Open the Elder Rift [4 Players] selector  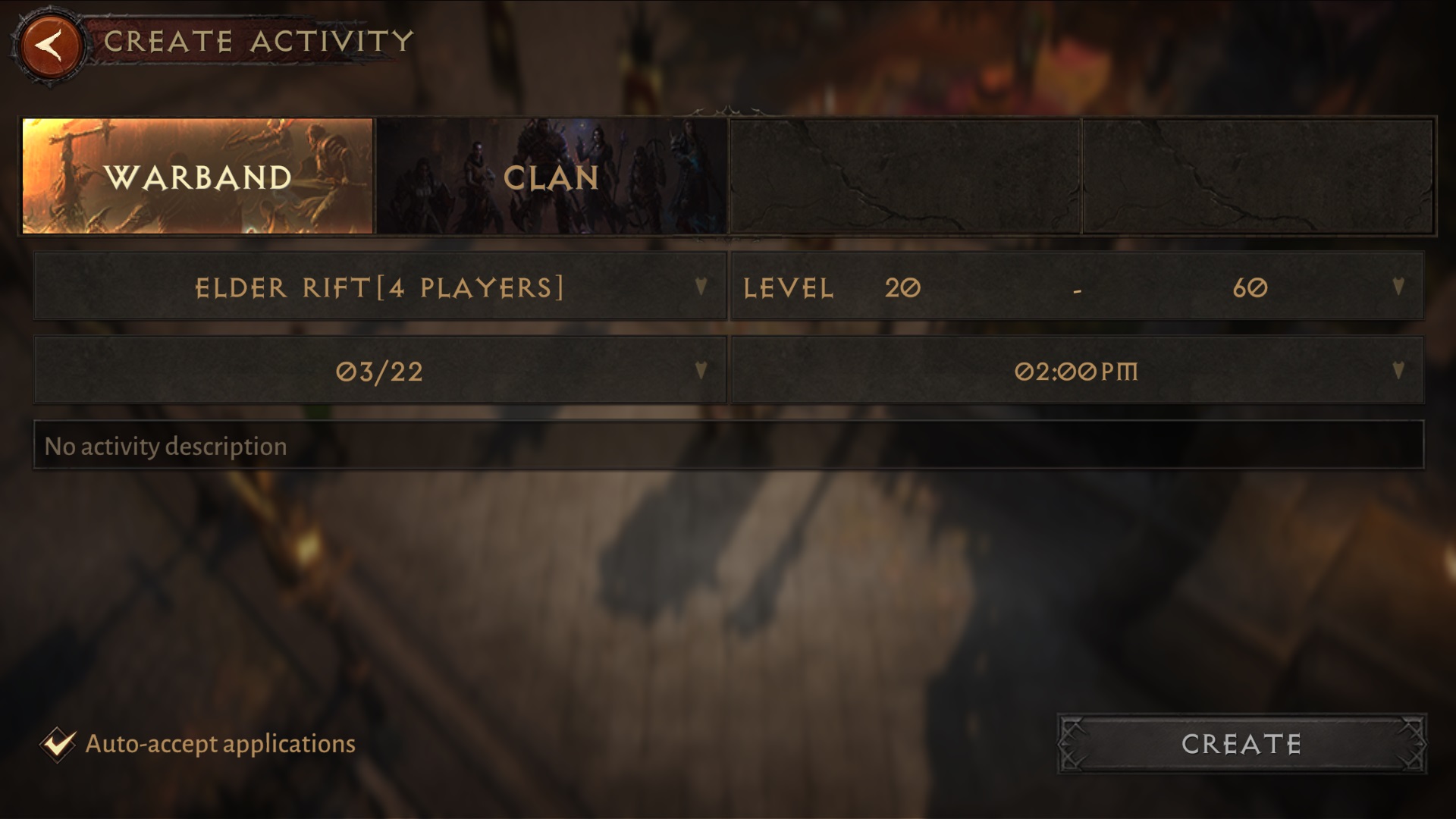(x=379, y=287)
